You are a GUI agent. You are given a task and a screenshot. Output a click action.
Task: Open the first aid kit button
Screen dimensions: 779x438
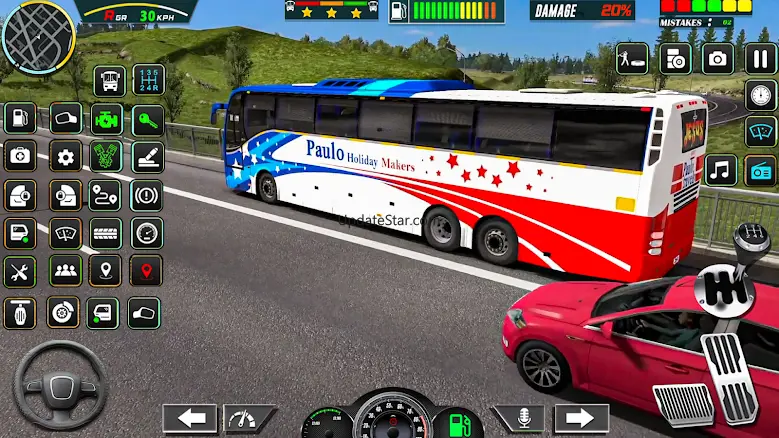coord(20,157)
